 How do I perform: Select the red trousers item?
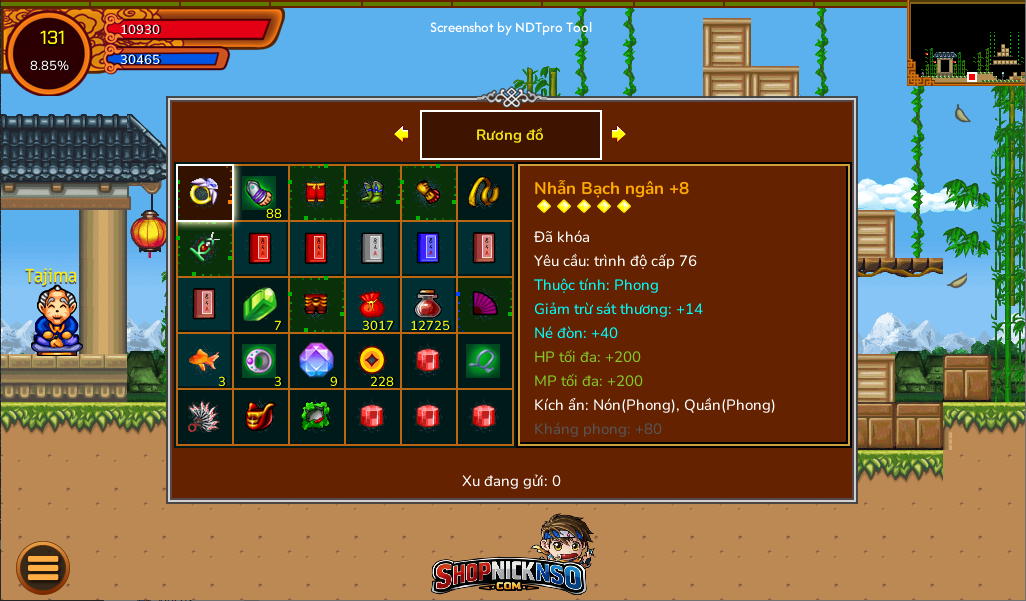pyautogui.click(x=316, y=193)
